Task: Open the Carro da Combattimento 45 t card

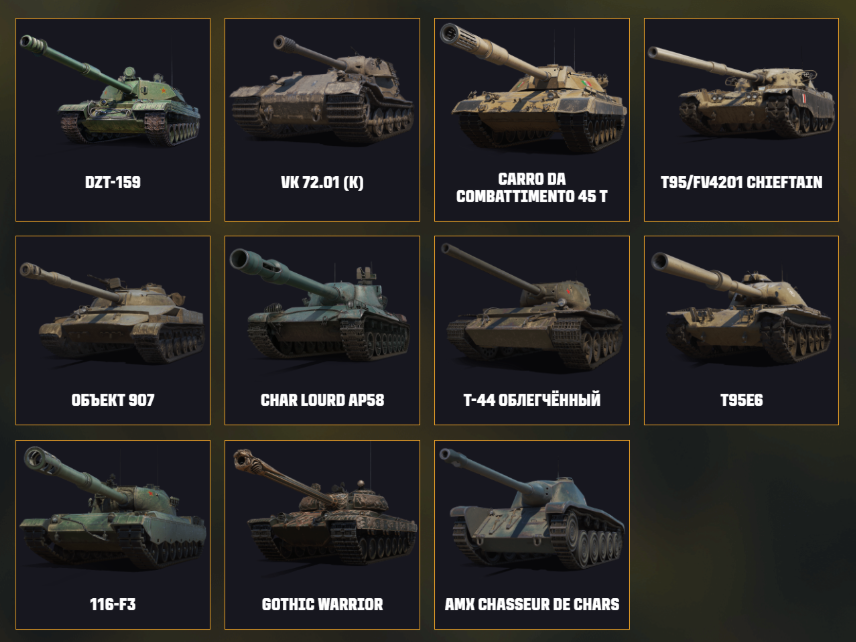Action: click(x=532, y=120)
